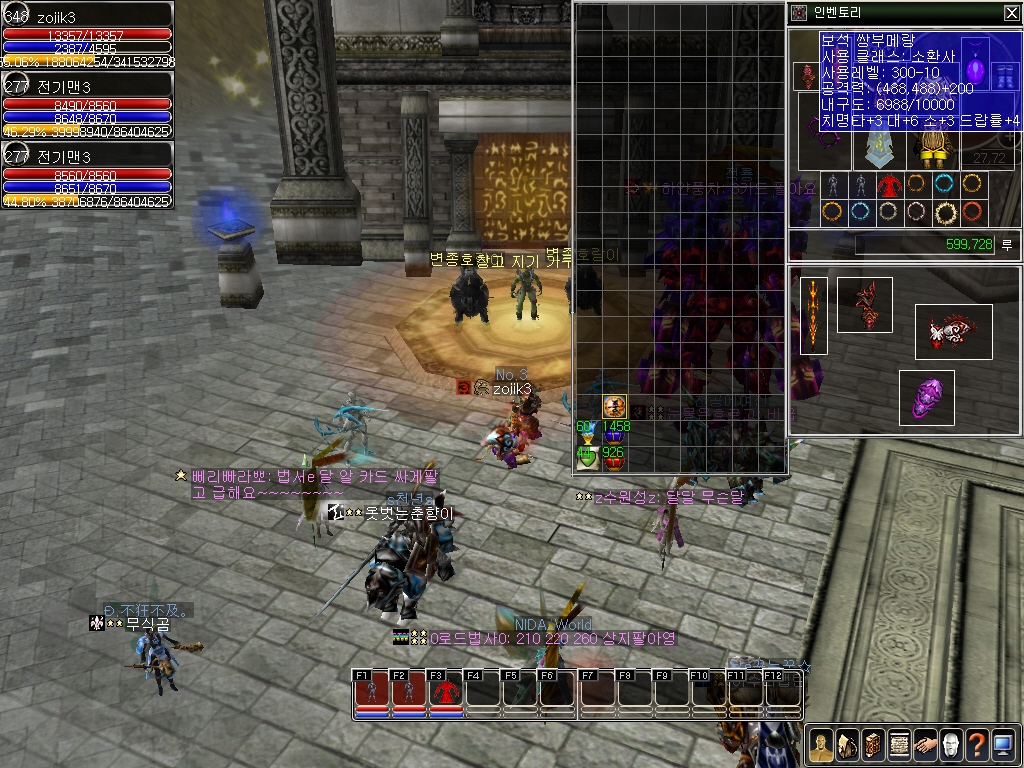Select the purple crystal shield item
The width and height of the screenshot is (1024, 768).
(x=926, y=396)
